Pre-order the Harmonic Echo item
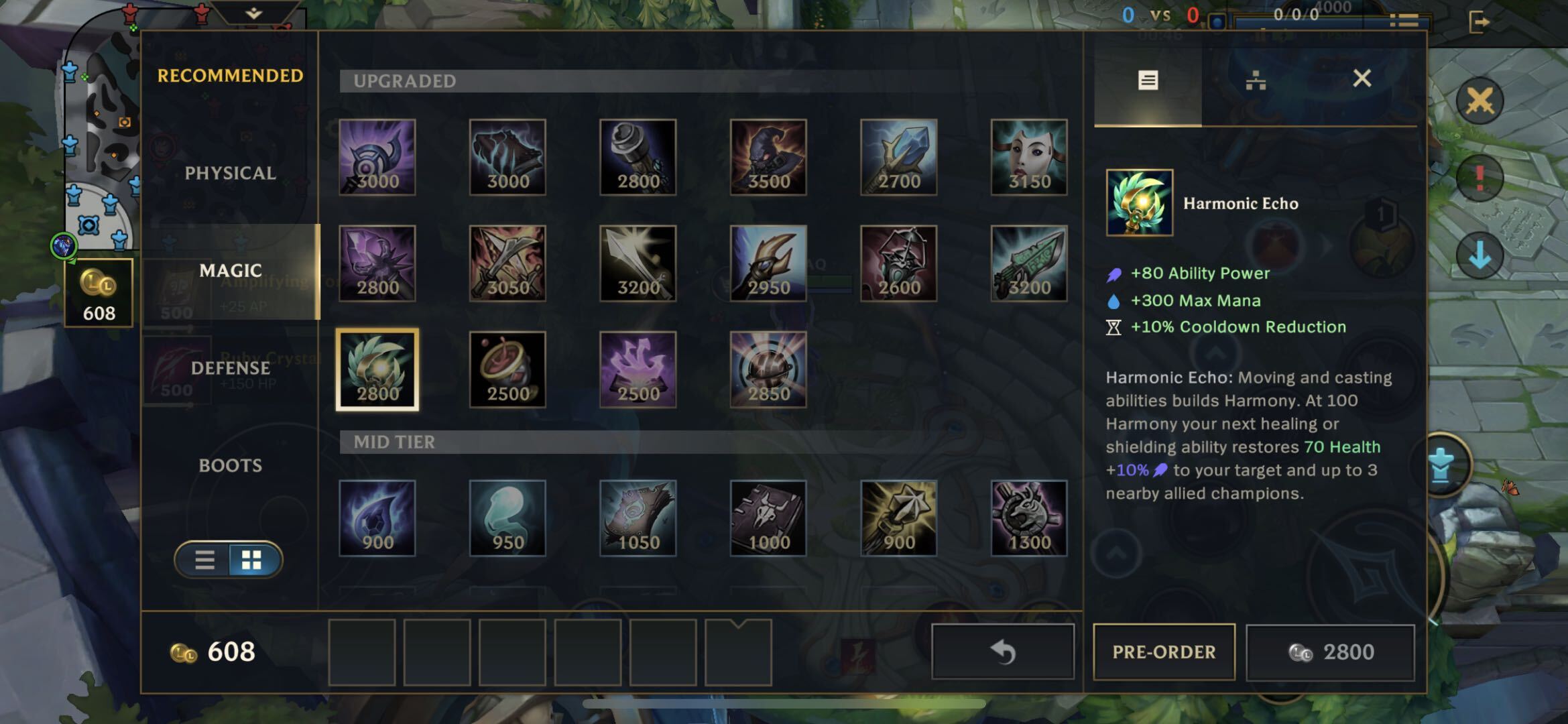 pyautogui.click(x=1164, y=652)
